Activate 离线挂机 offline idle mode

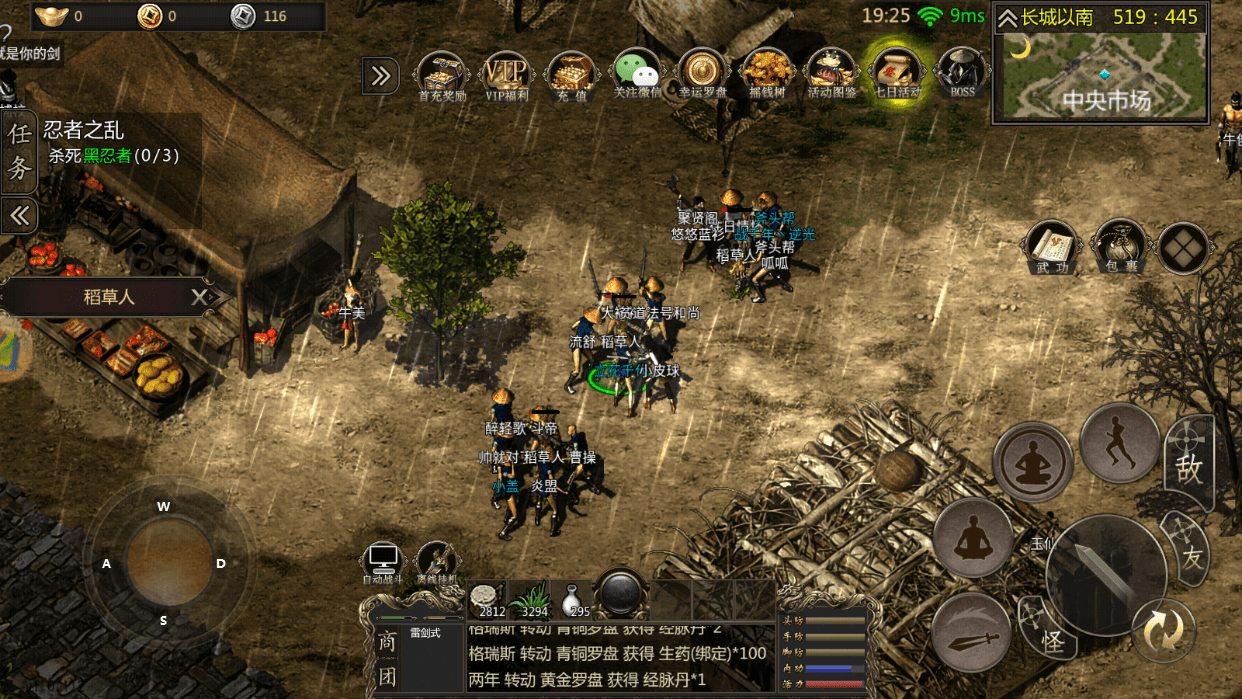tap(437, 562)
